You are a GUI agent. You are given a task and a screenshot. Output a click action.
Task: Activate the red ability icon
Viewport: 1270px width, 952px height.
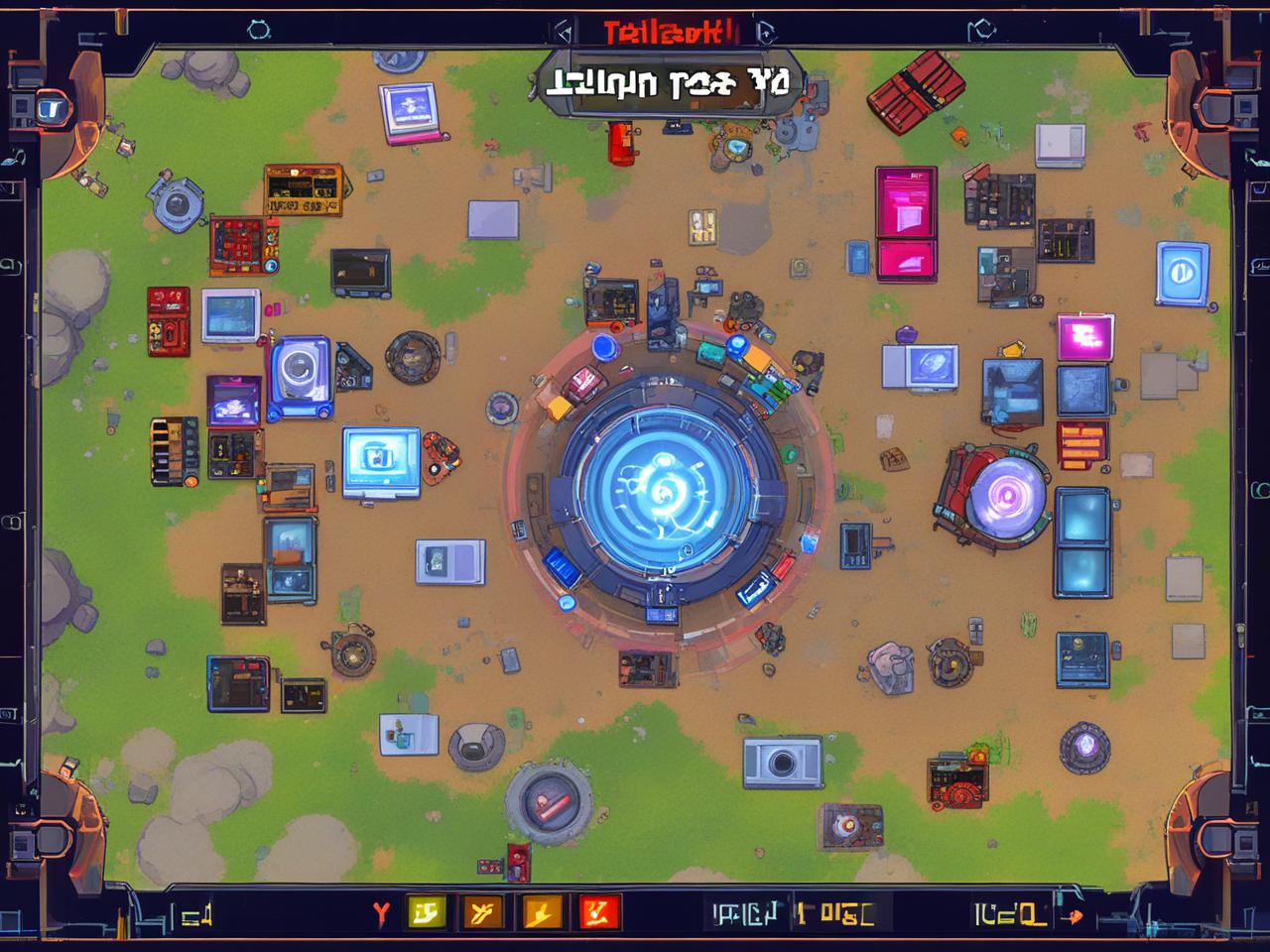coord(599,912)
